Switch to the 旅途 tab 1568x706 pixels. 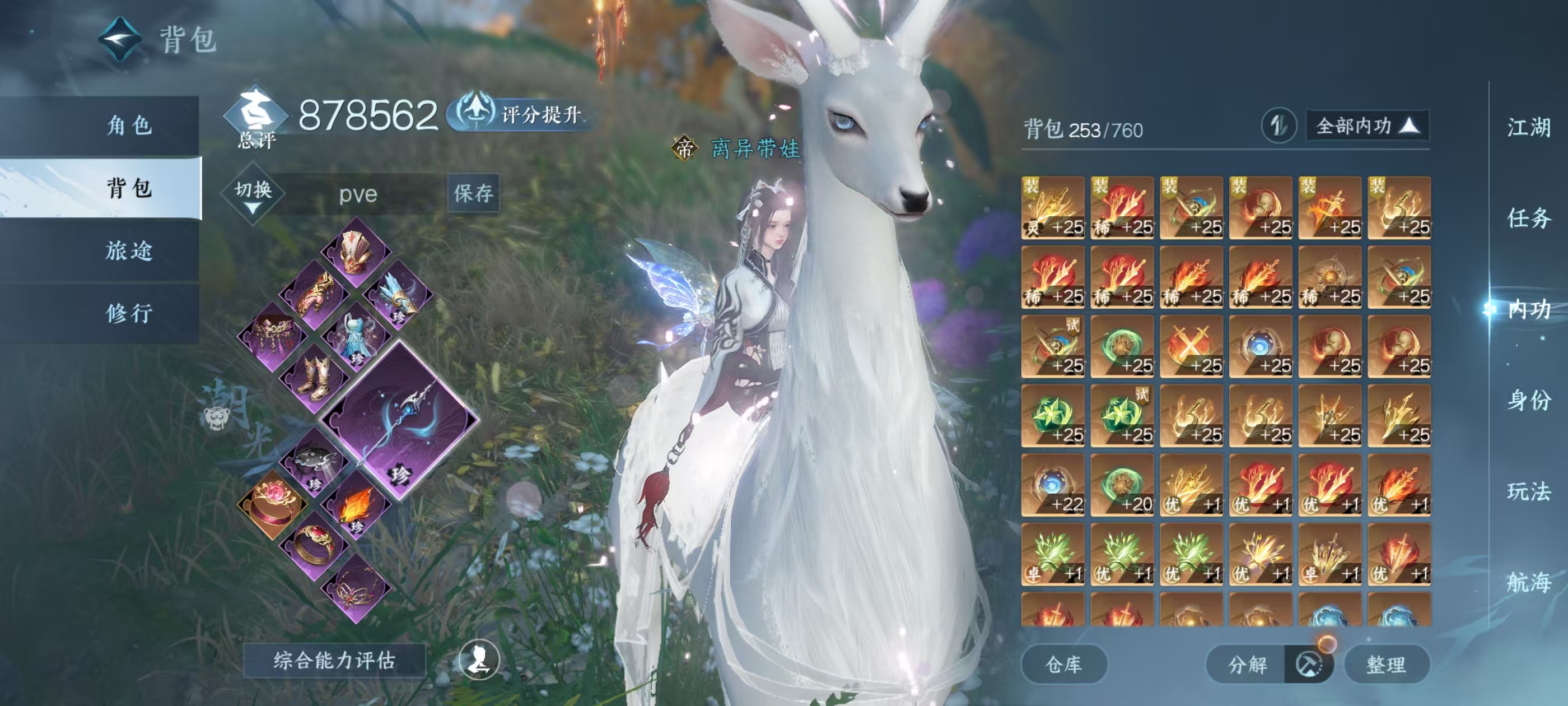pos(129,250)
